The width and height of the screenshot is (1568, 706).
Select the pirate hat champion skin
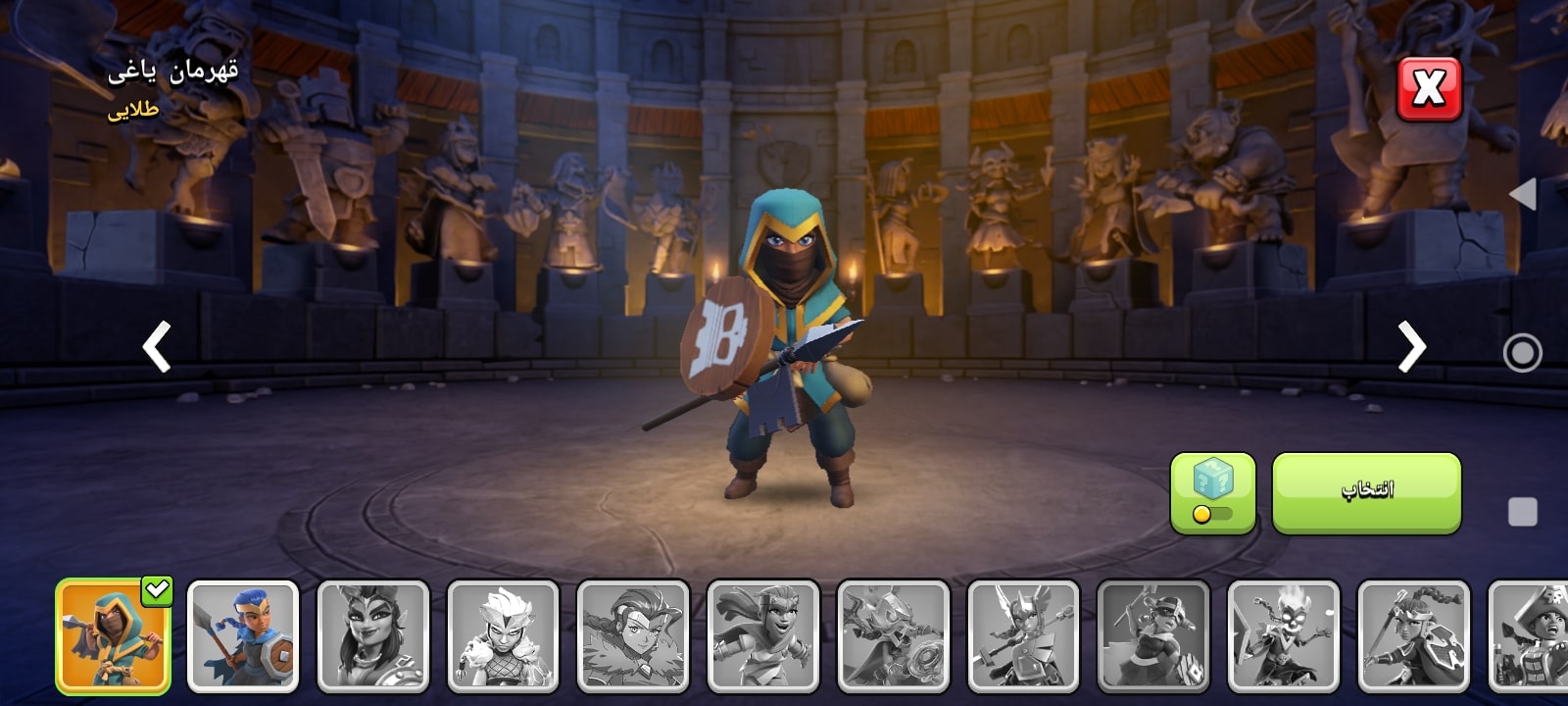(x=1529, y=636)
